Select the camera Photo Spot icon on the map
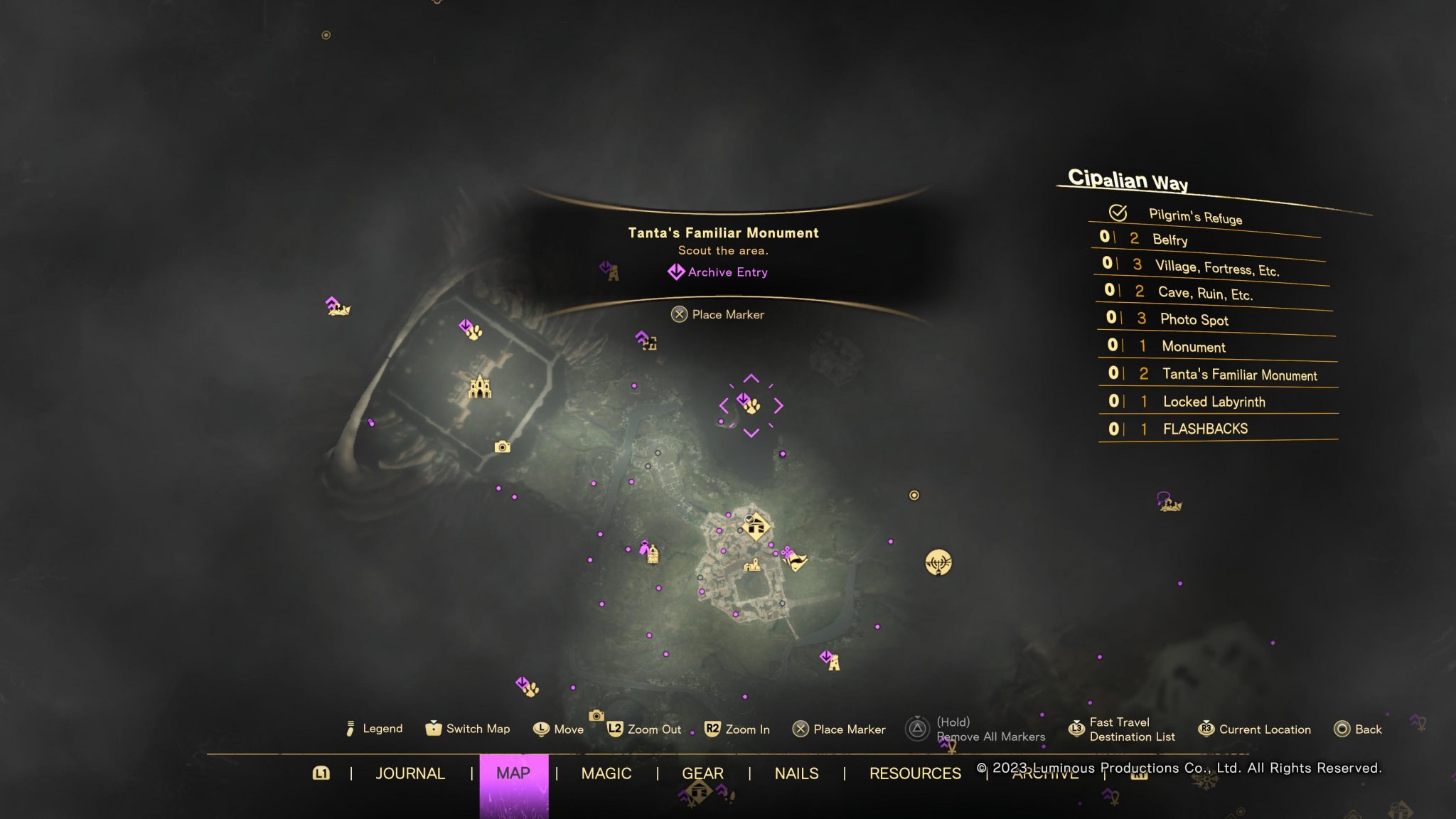Screen dimensions: 1456x819 (502, 447)
